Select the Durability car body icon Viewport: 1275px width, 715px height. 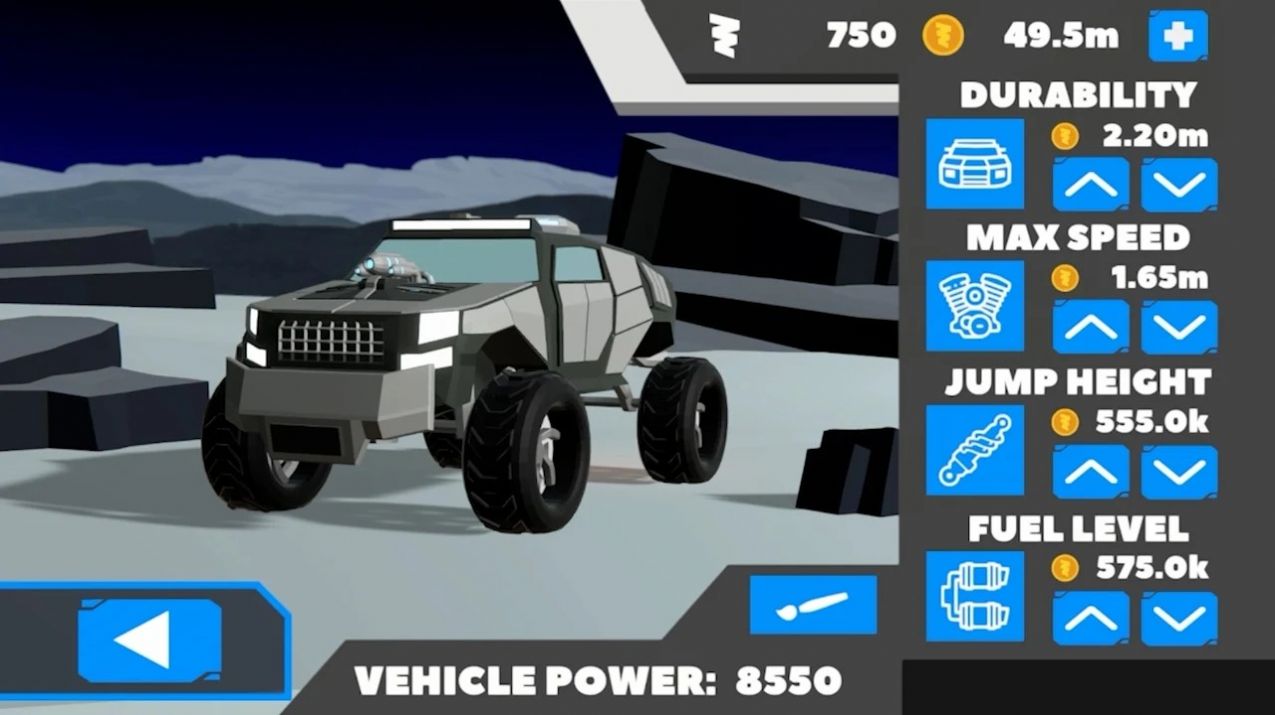[x=974, y=164]
